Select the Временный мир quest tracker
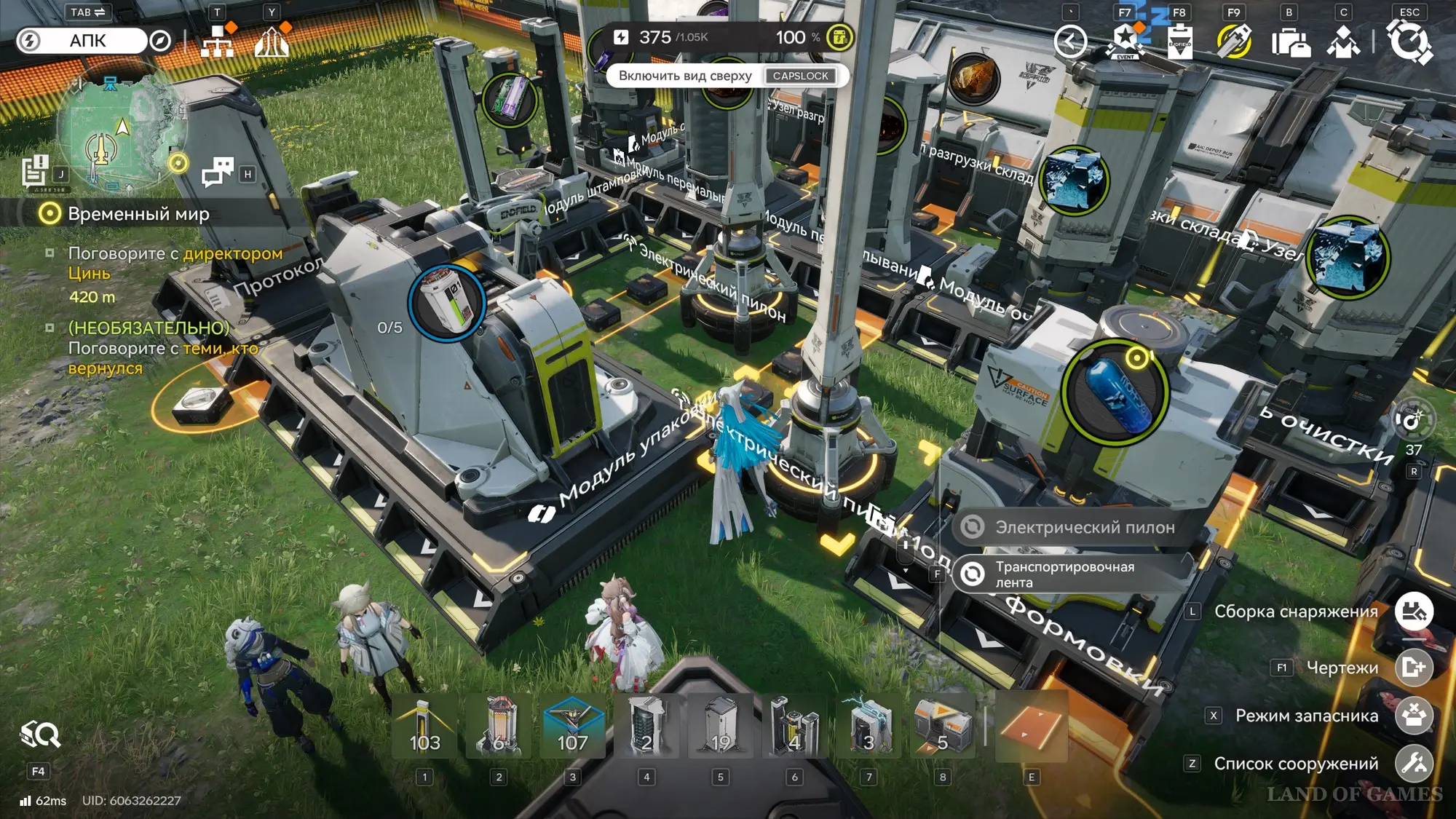 coord(138,214)
